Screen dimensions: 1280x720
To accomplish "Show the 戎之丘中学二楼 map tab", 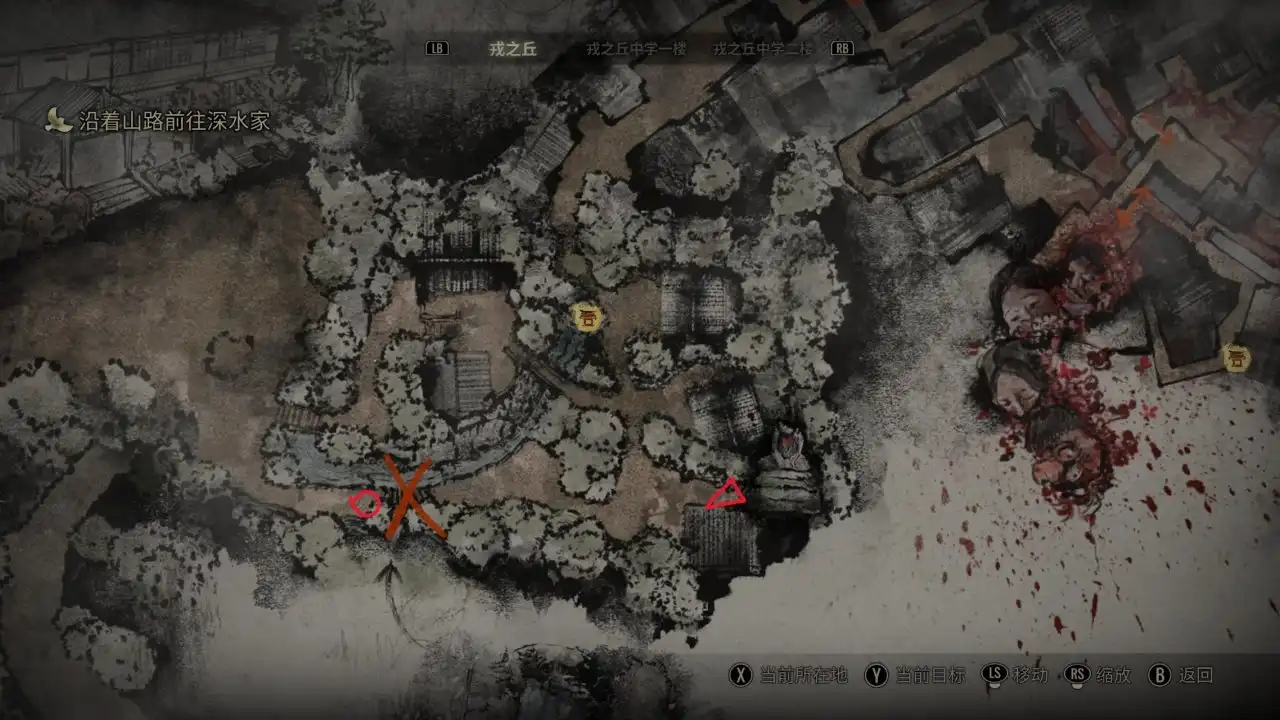I will pyautogui.click(x=763, y=49).
